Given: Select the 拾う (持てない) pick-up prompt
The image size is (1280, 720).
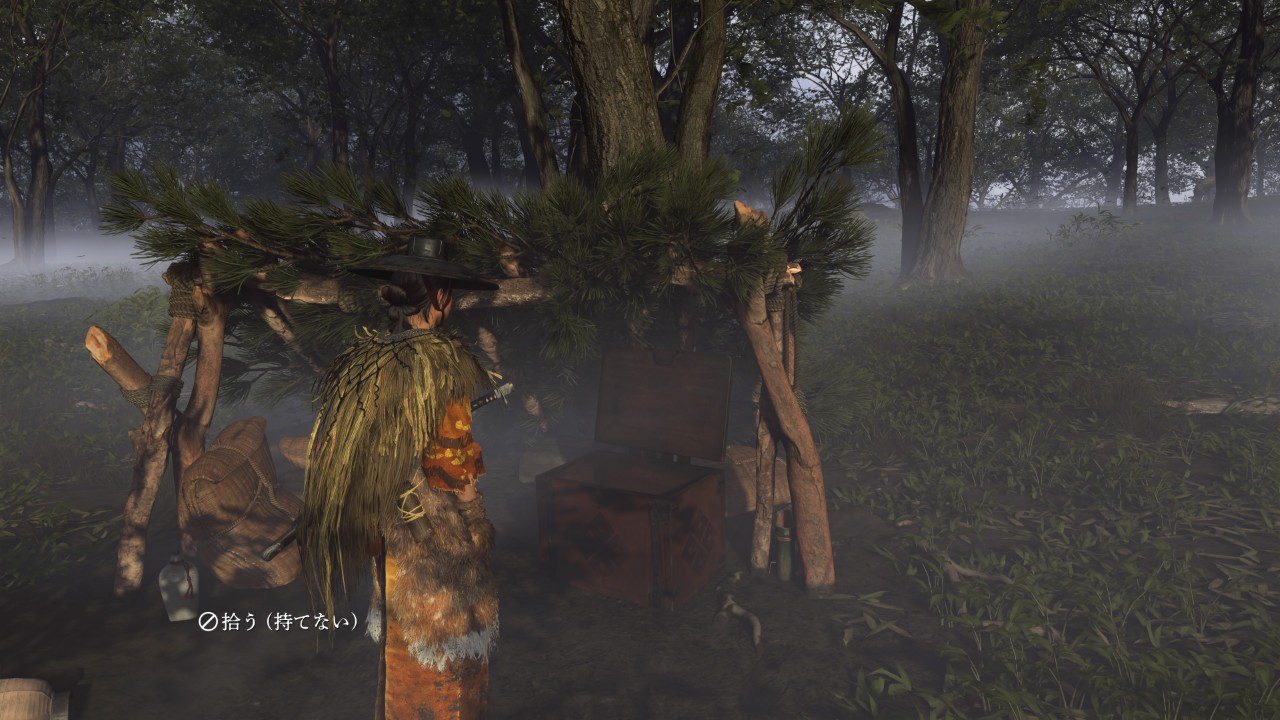Looking at the screenshot, I should [x=279, y=622].
